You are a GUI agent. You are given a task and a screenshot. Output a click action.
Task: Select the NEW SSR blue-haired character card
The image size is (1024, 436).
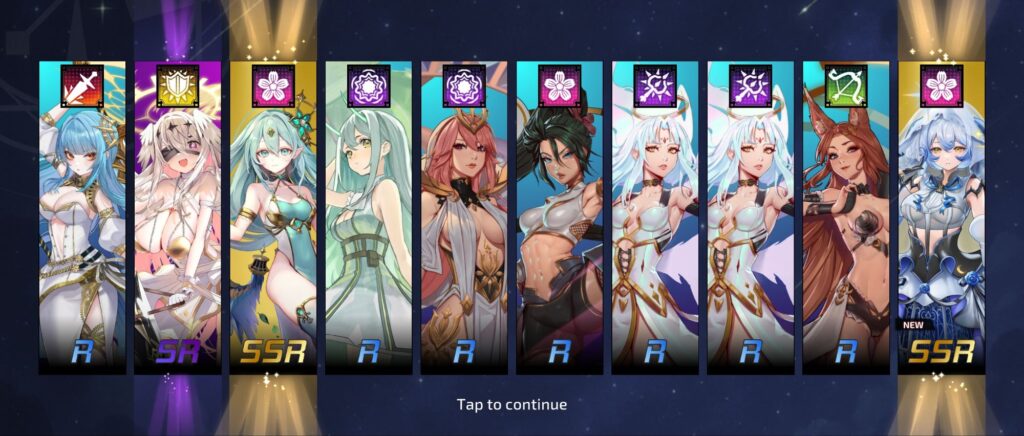click(940, 218)
